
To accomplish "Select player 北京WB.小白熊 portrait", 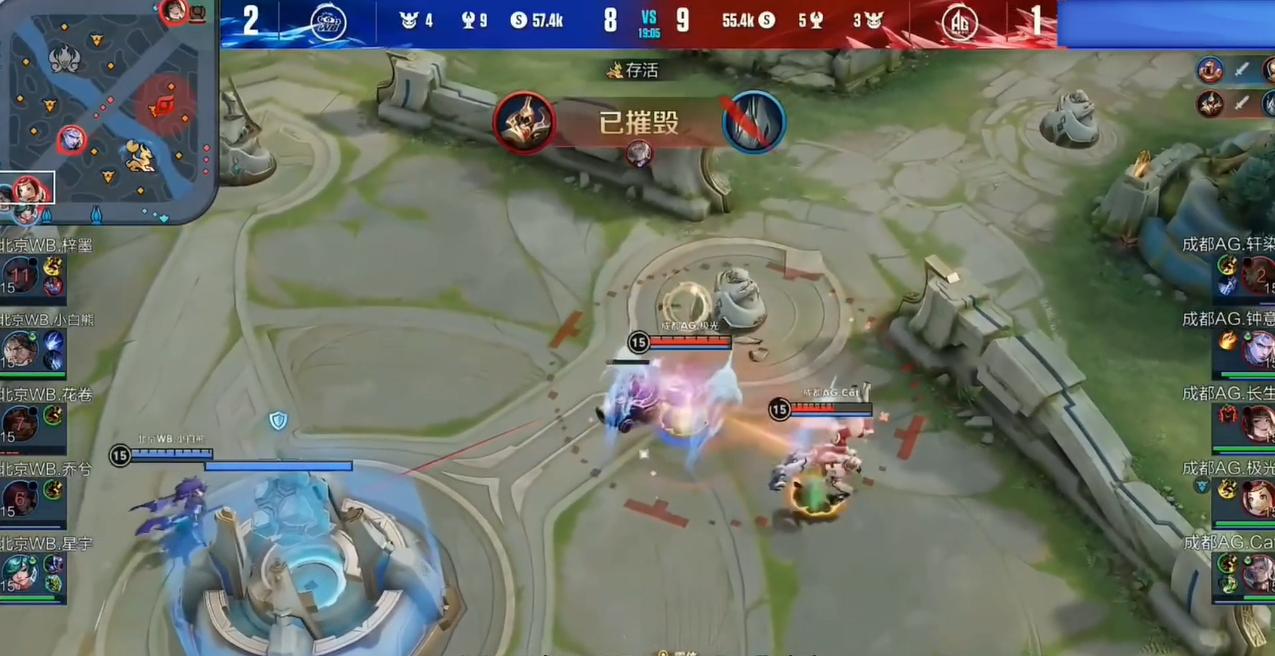I will tap(20, 349).
